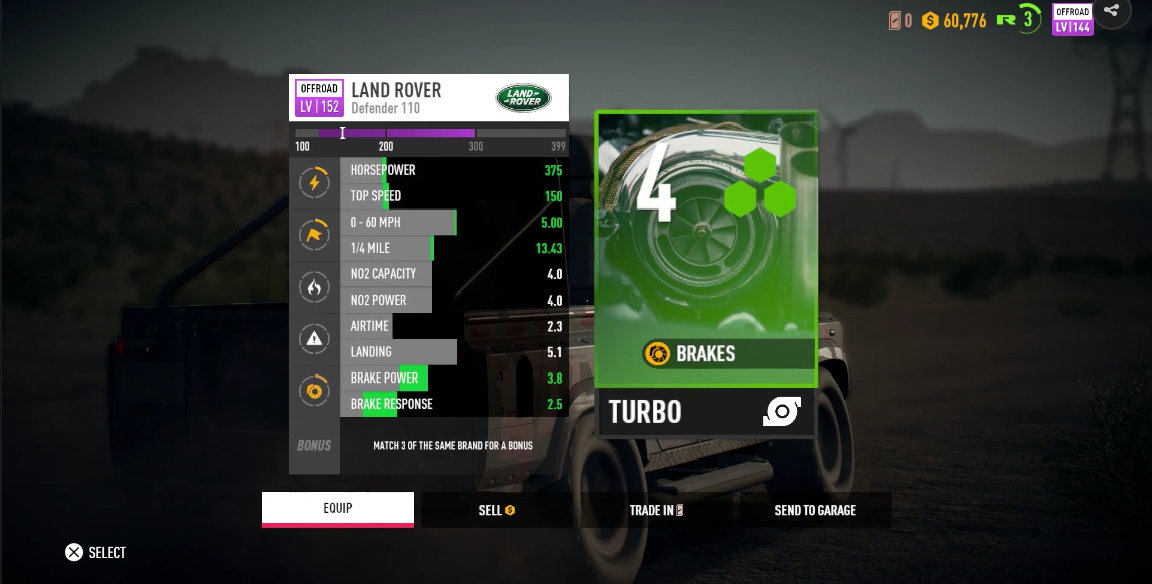
Task: Select the Turbo Brakes performance card
Action: (x=707, y=273)
